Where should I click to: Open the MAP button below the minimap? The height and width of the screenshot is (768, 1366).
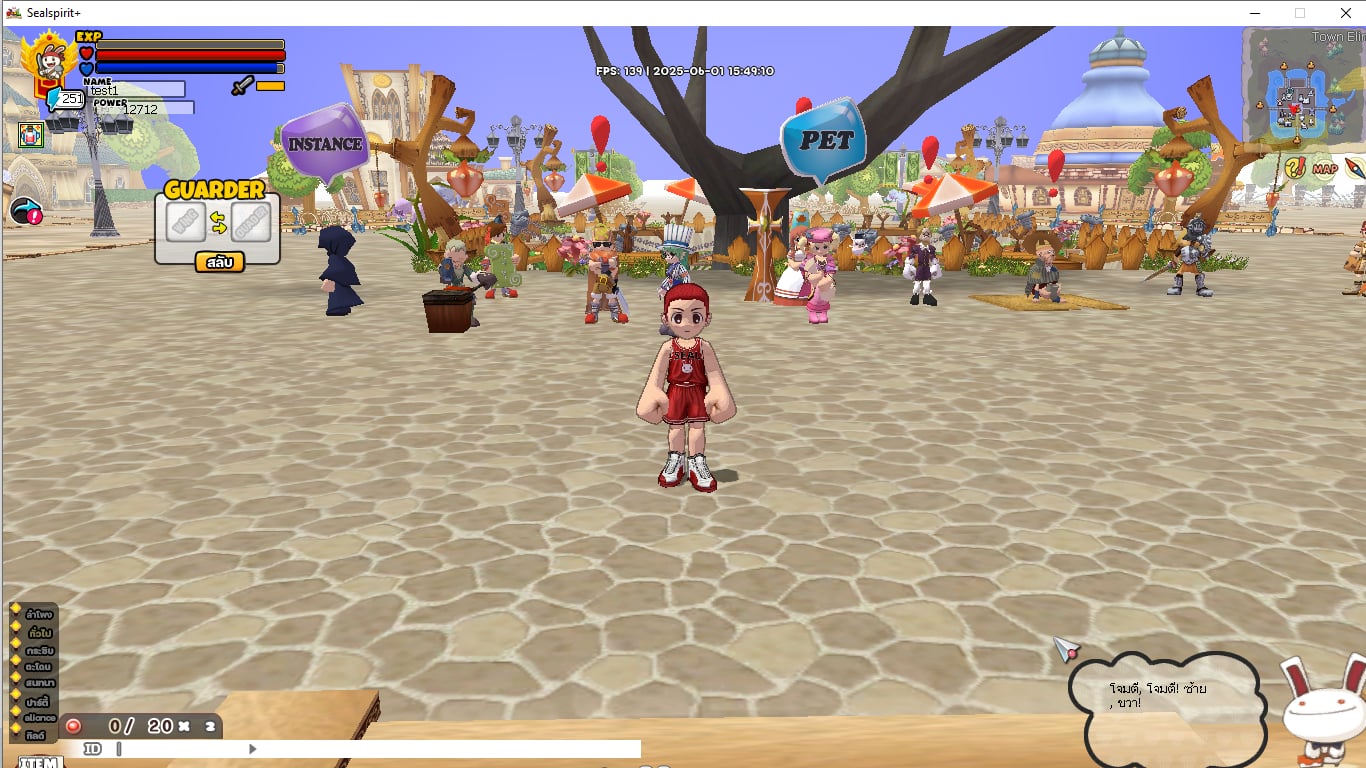(x=1324, y=168)
